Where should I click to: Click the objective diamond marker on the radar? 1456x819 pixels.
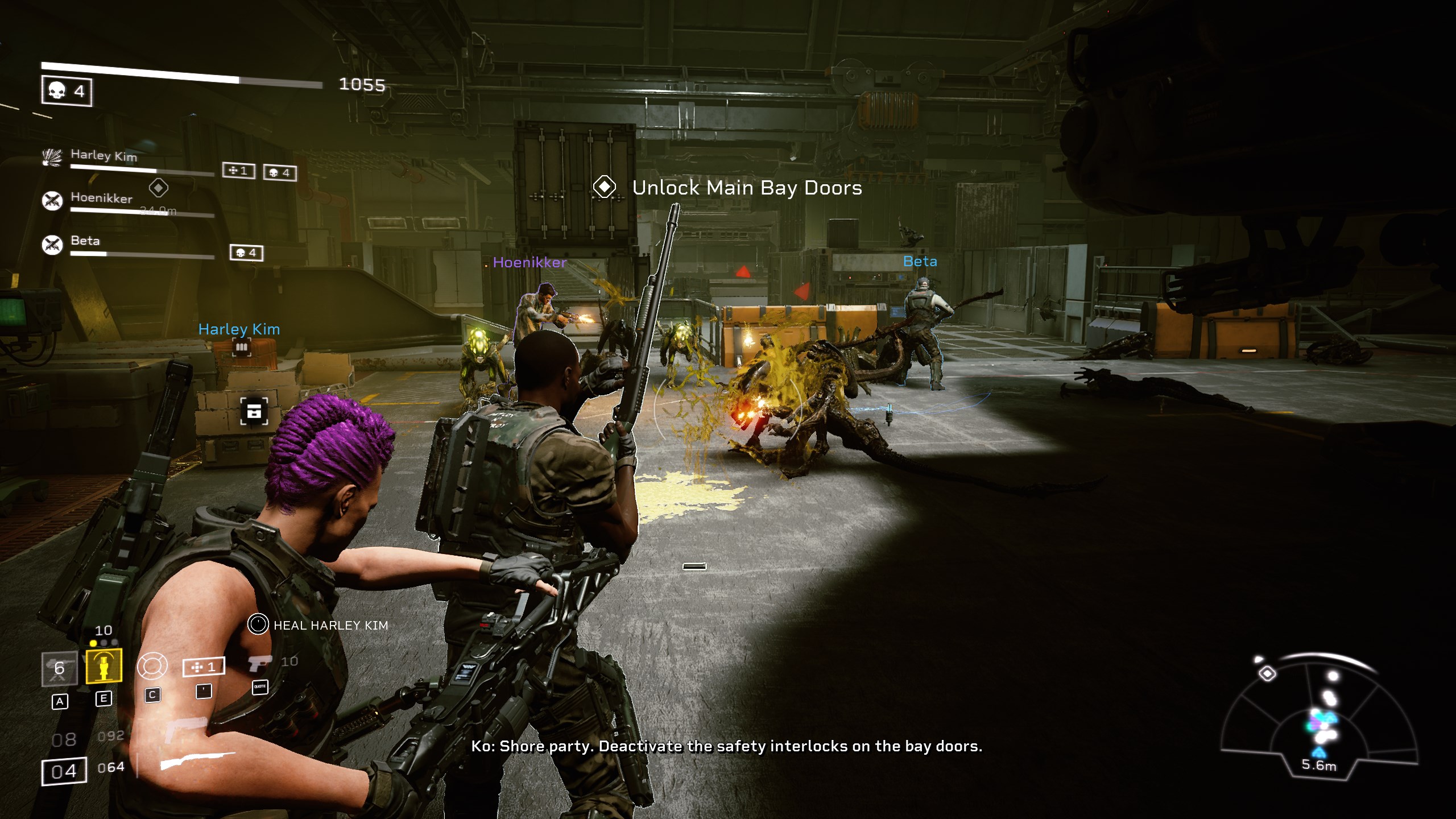pyautogui.click(x=1267, y=674)
